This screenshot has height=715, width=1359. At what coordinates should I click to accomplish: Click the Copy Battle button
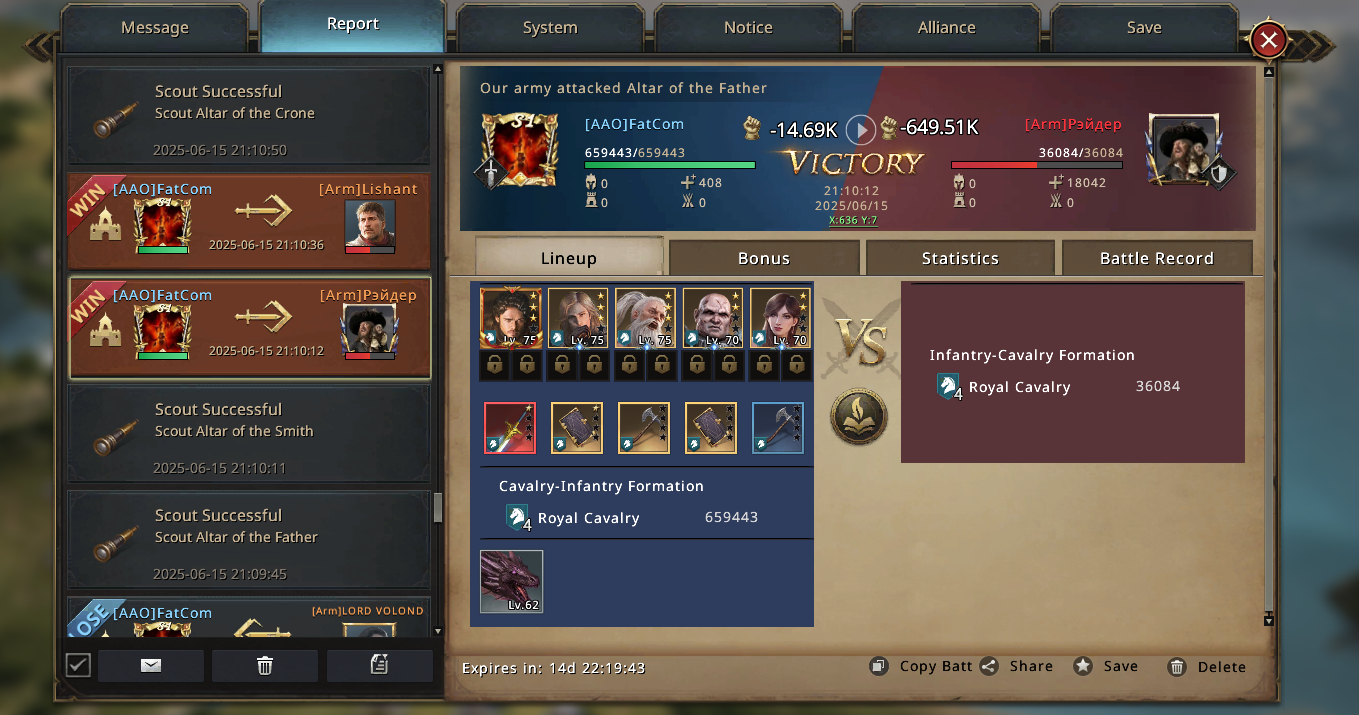pyautogui.click(x=921, y=666)
